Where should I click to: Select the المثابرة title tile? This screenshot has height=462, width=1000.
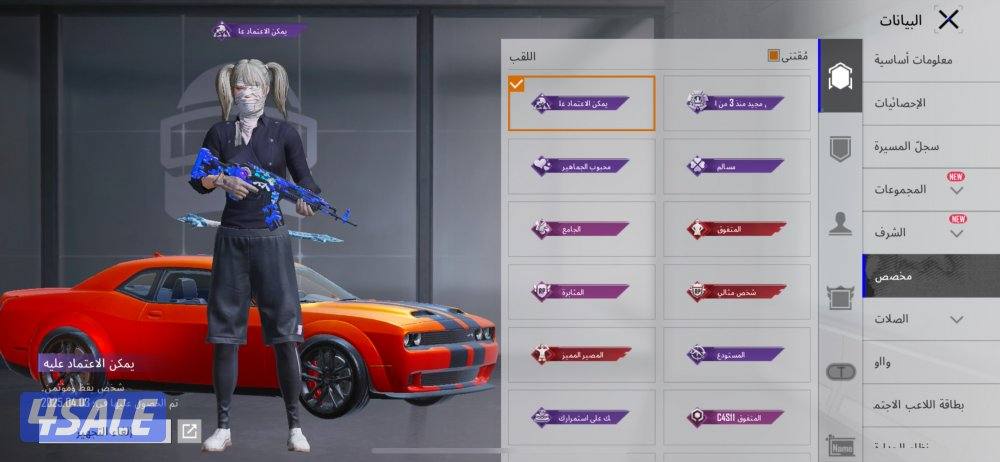pyautogui.click(x=582, y=292)
